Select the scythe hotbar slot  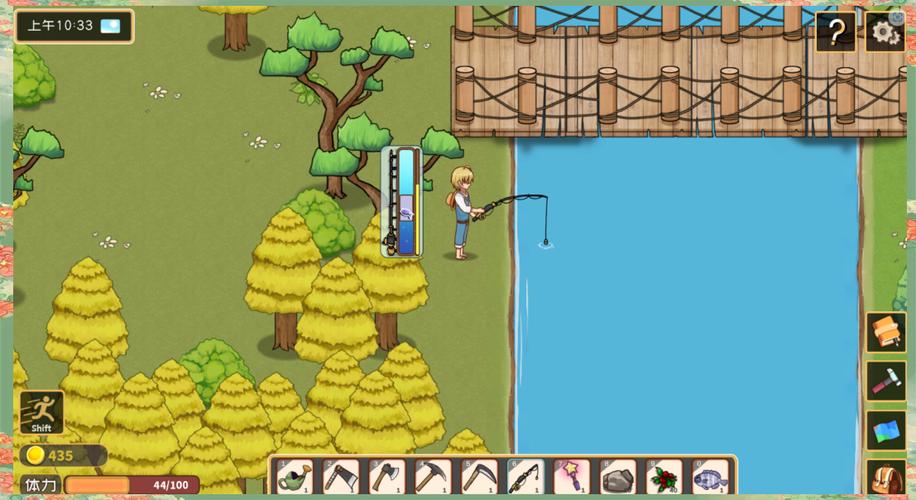point(479,477)
